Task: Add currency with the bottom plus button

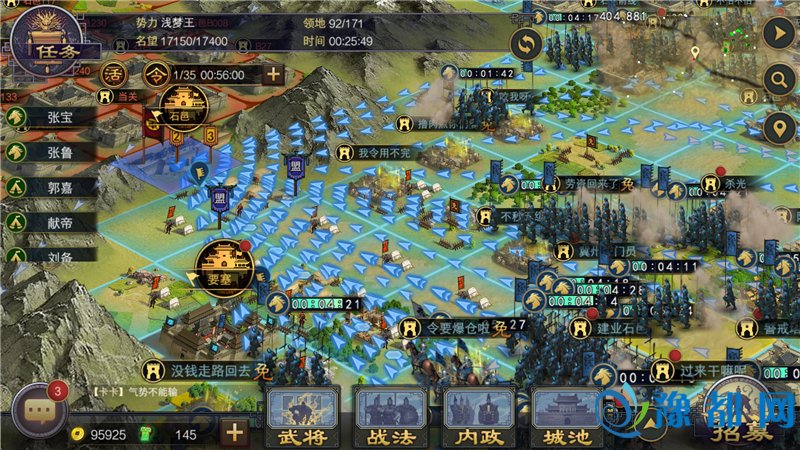Action: pos(234,433)
